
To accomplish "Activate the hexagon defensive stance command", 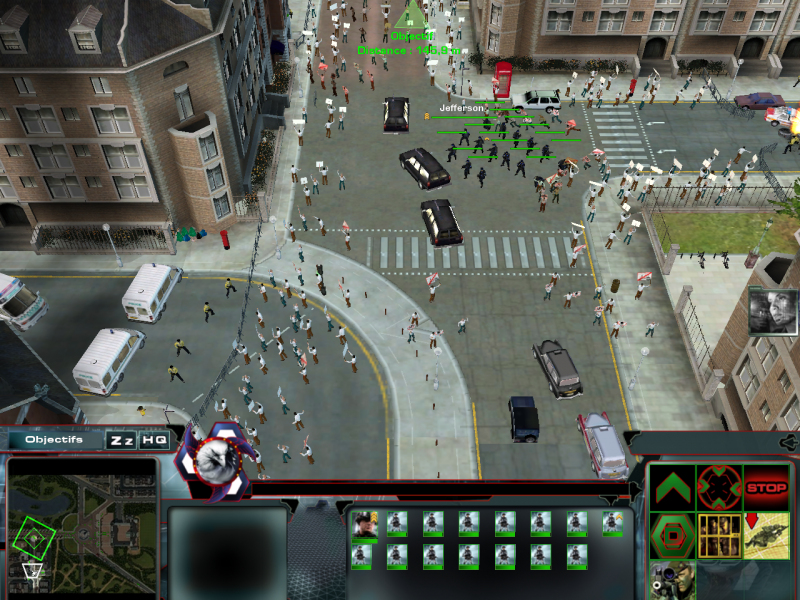I will point(671,535).
